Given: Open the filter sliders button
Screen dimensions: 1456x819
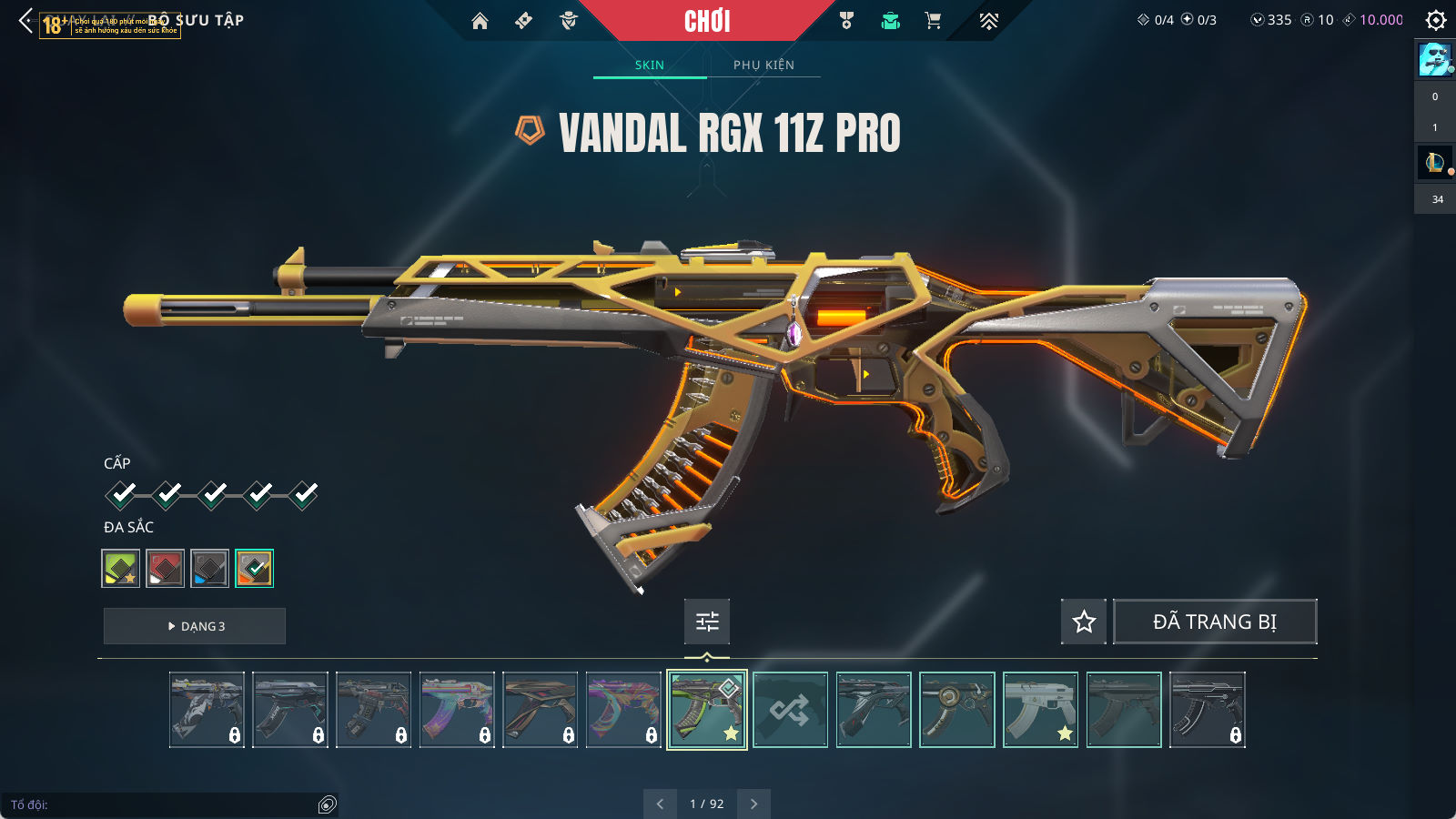Looking at the screenshot, I should (707, 622).
